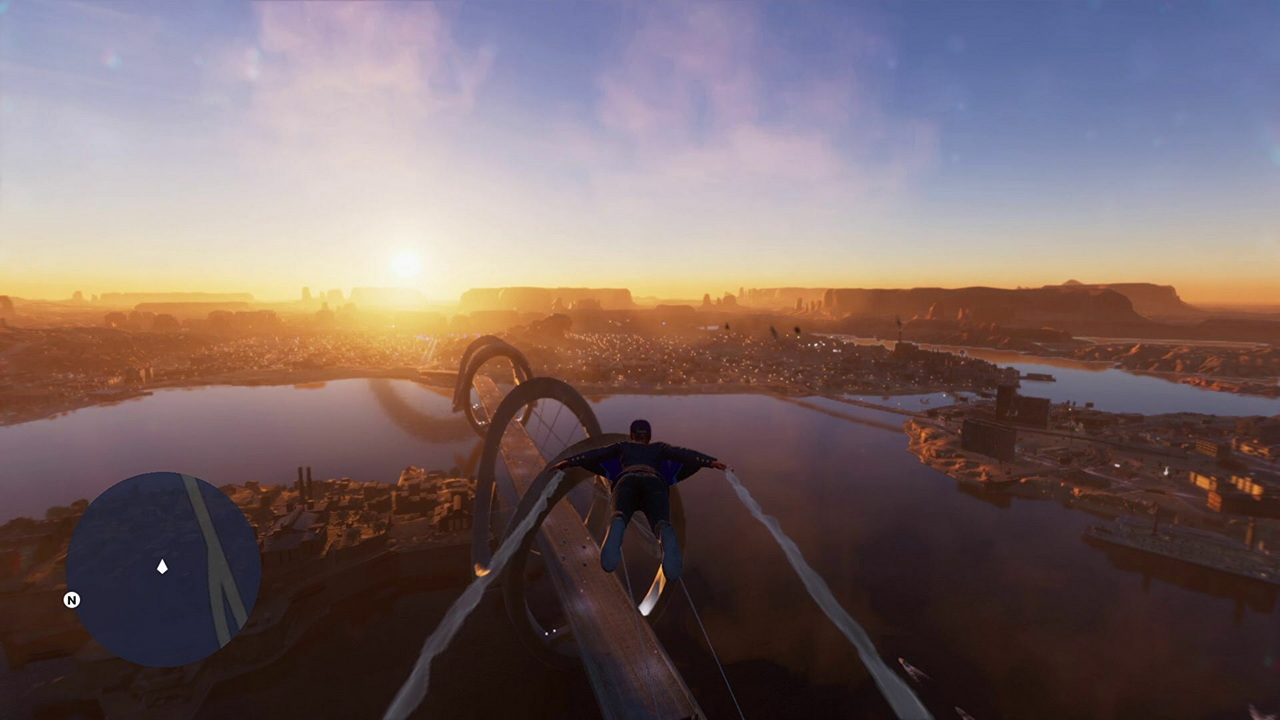Select the north compass marker on minimap
The width and height of the screenshot is (1280, 720).
point(72,600)
